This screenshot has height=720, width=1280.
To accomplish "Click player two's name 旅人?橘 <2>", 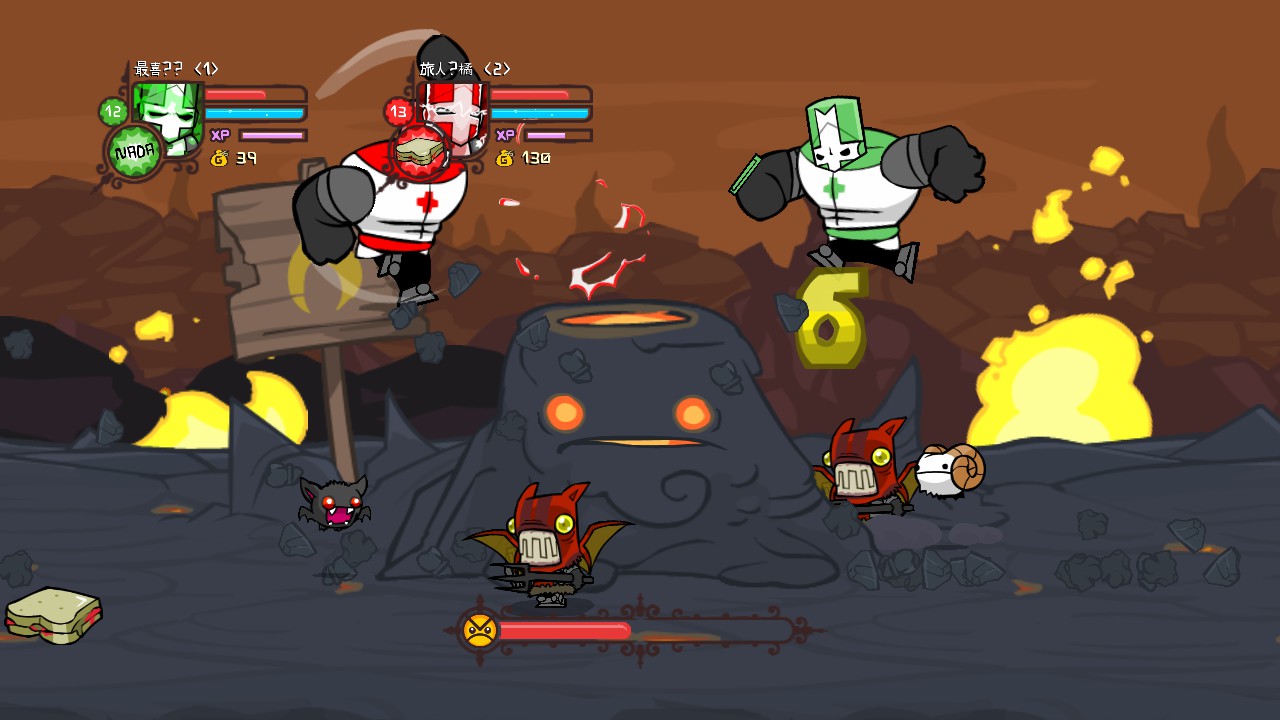I will pos(462,70).
